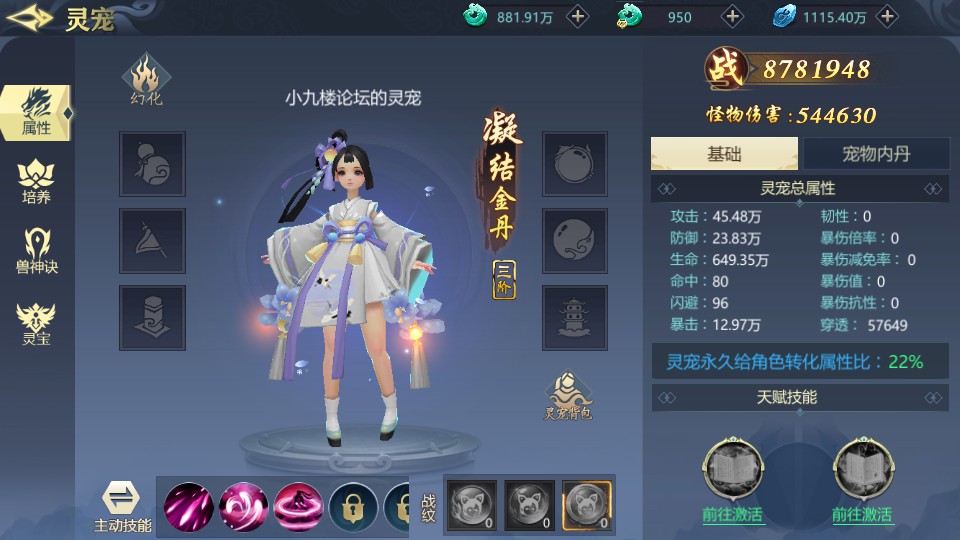Screen dimensions: 960x540
Task: Switch to the 宠物内丹 tab
Action: (875, 153)
